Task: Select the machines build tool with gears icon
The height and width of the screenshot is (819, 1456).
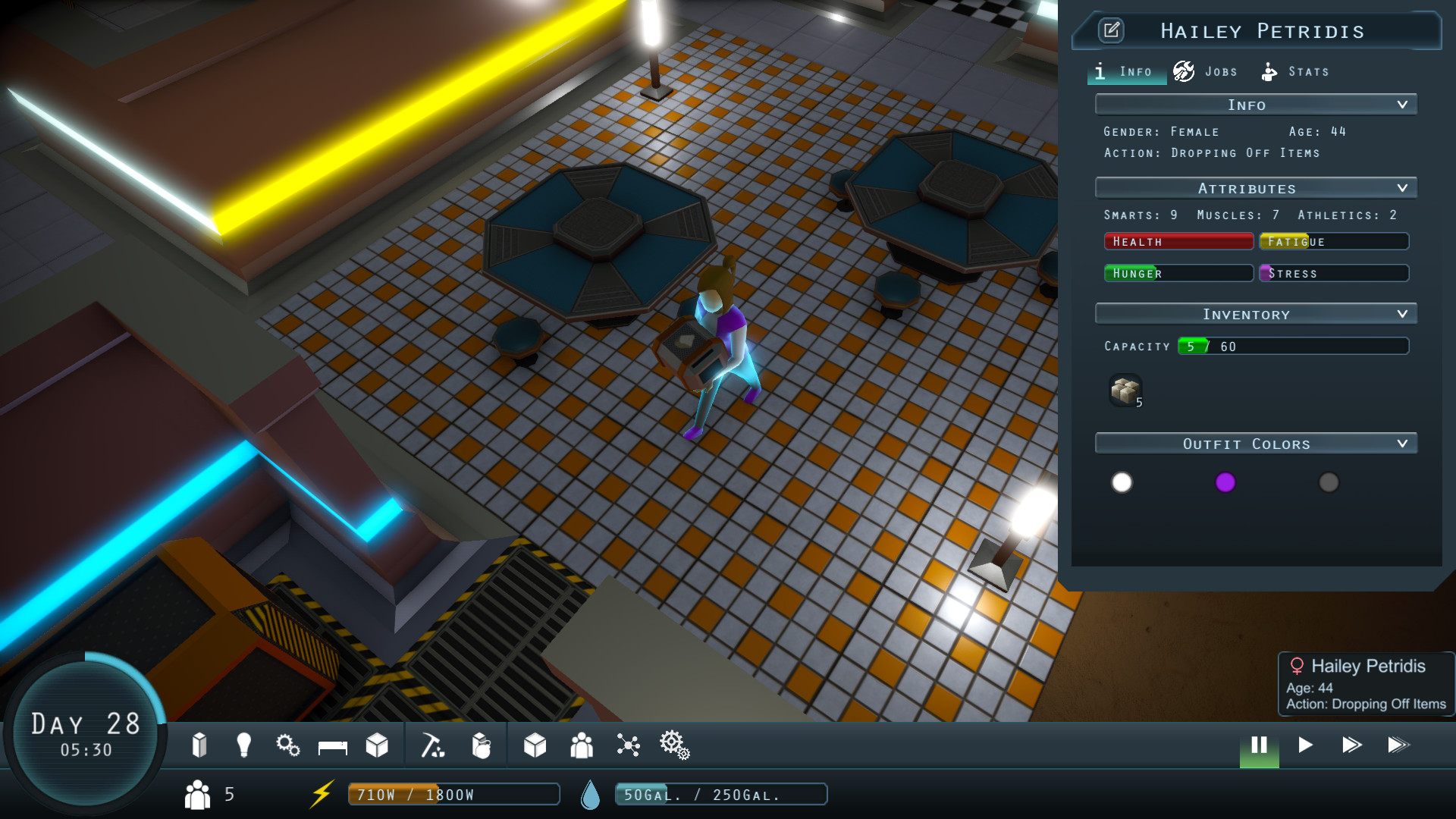Action: (288, 745)
